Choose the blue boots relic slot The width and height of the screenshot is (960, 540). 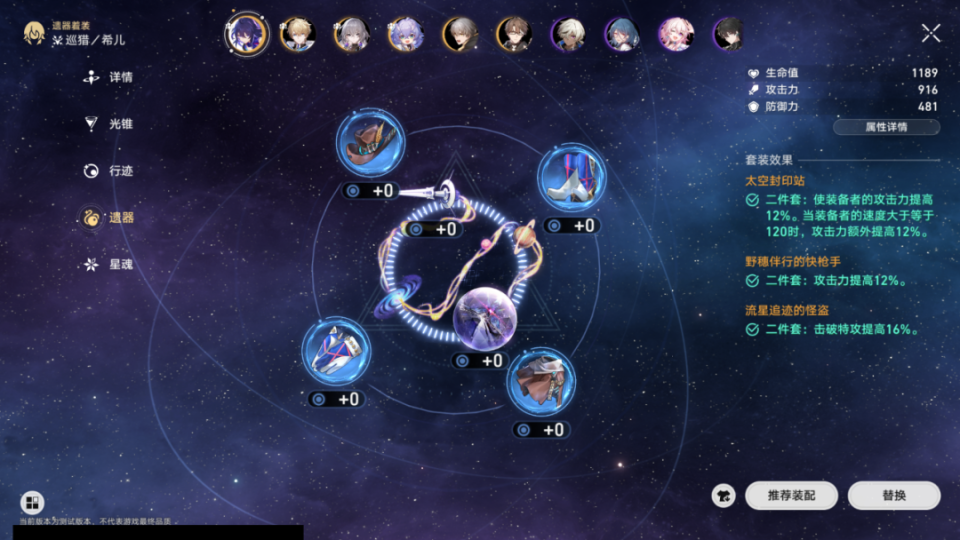[x=571, y=178]
